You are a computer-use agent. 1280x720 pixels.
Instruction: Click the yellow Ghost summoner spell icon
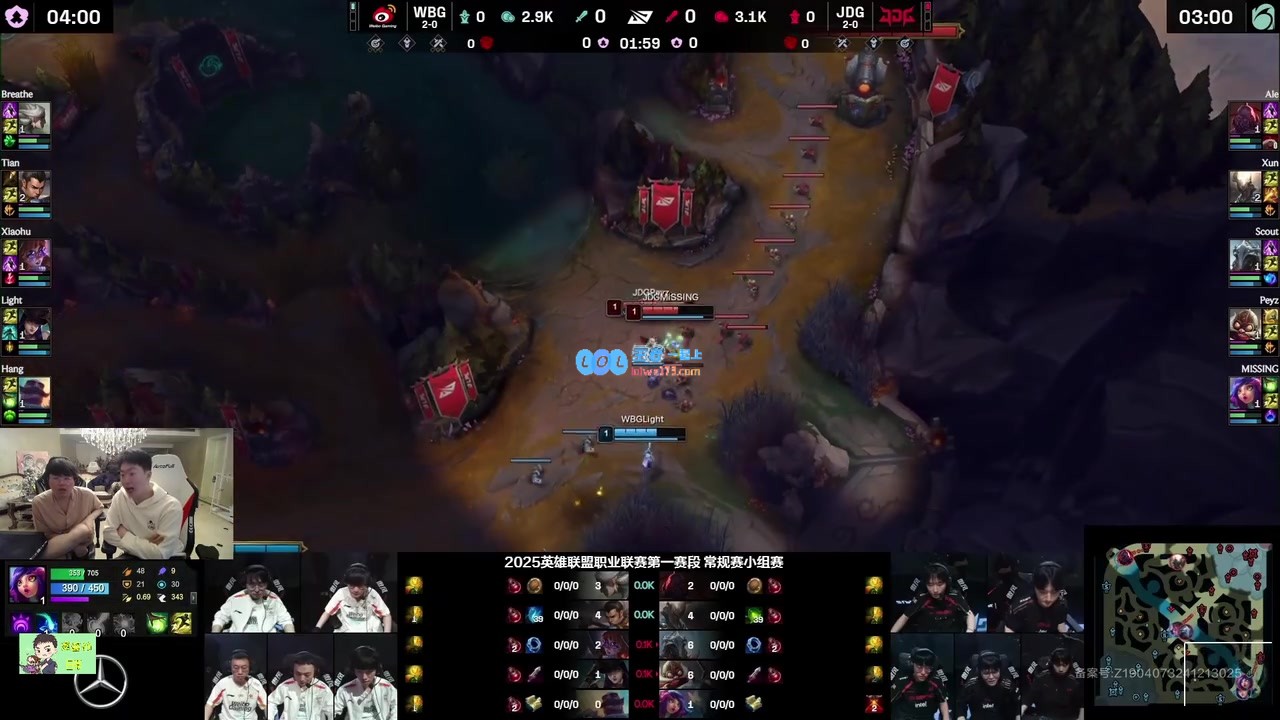pyautogui.click(x=182, y=624)
